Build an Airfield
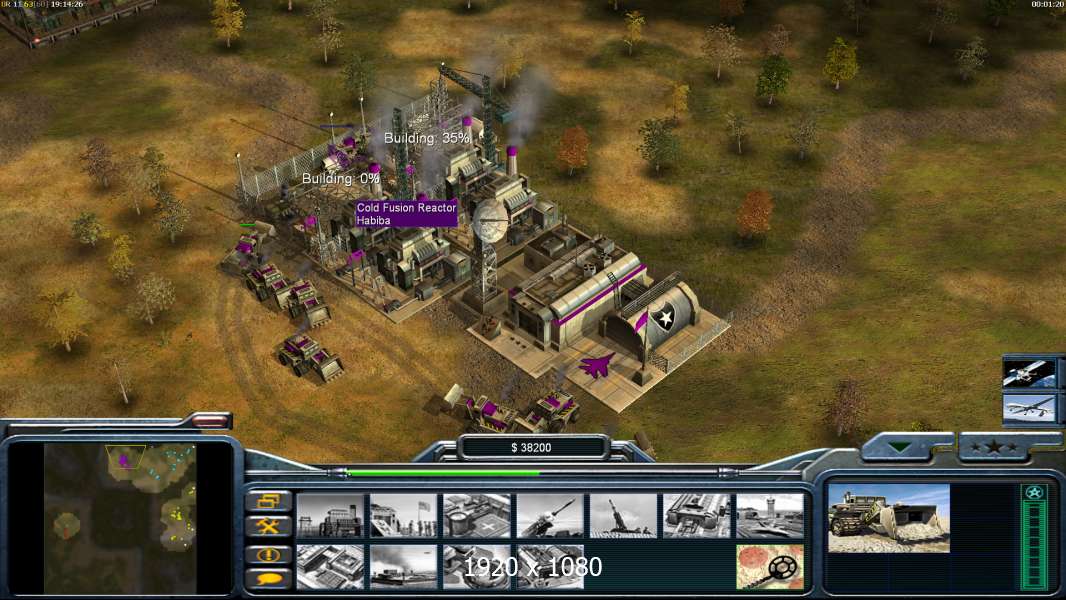 770,515
